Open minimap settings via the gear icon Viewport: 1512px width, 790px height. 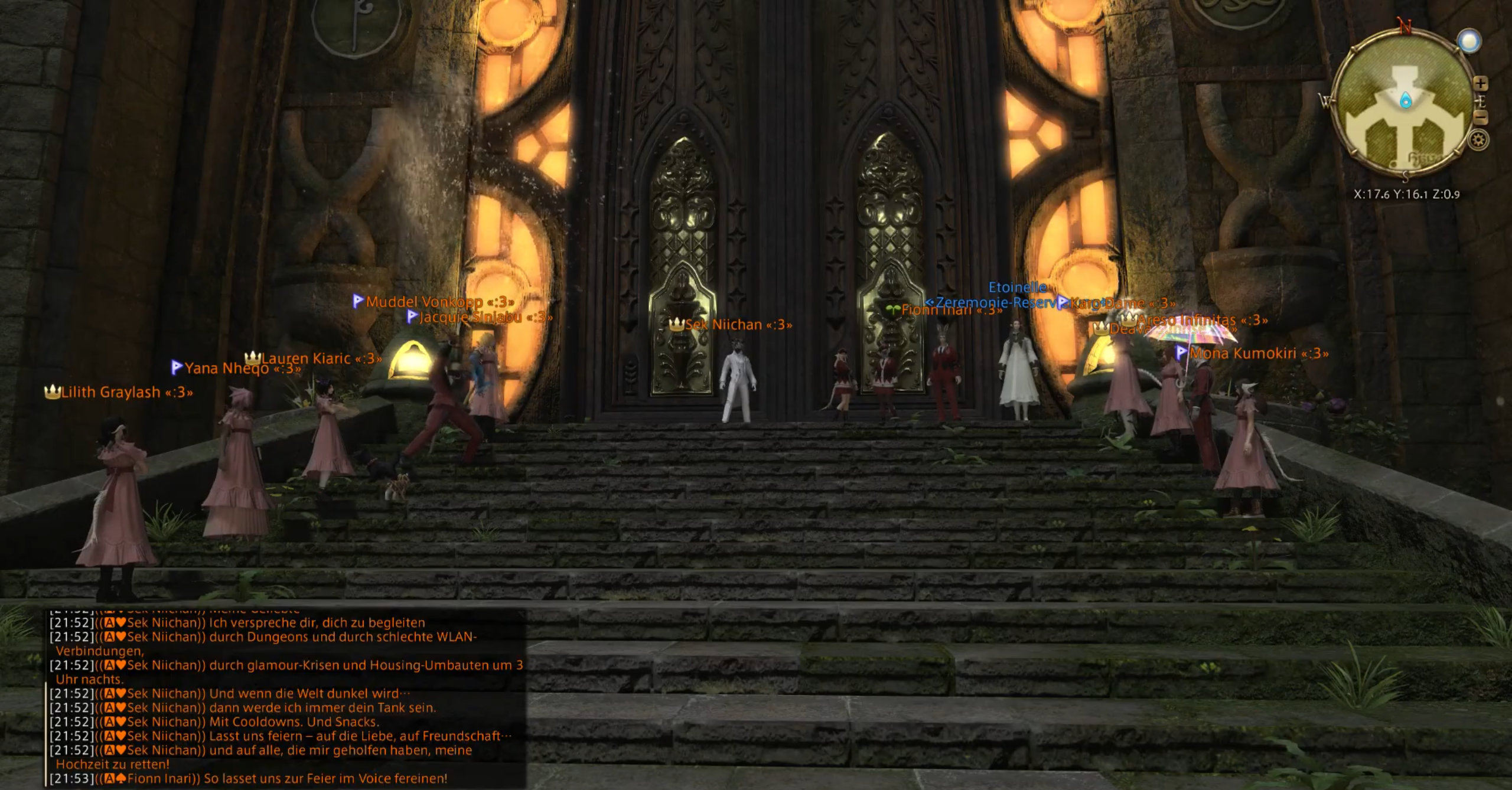tap(1478, 141)
